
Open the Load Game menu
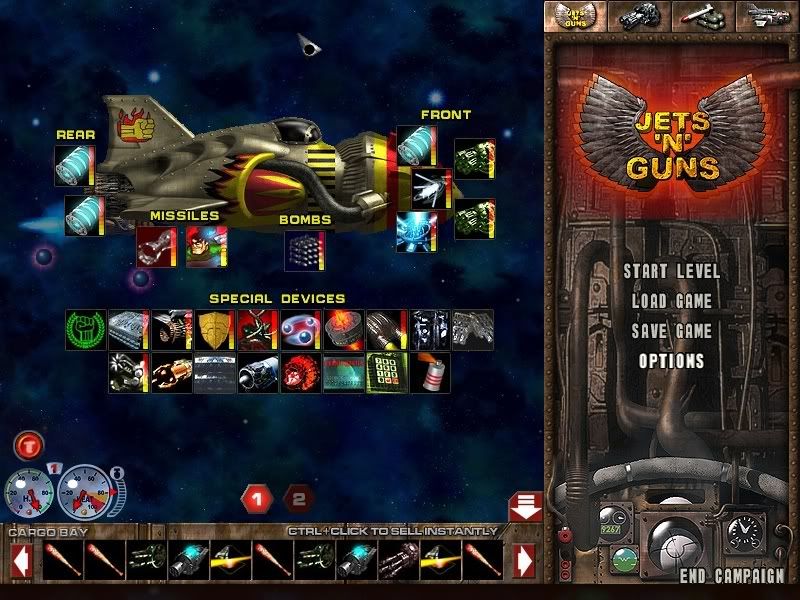(x=671, y=301)
